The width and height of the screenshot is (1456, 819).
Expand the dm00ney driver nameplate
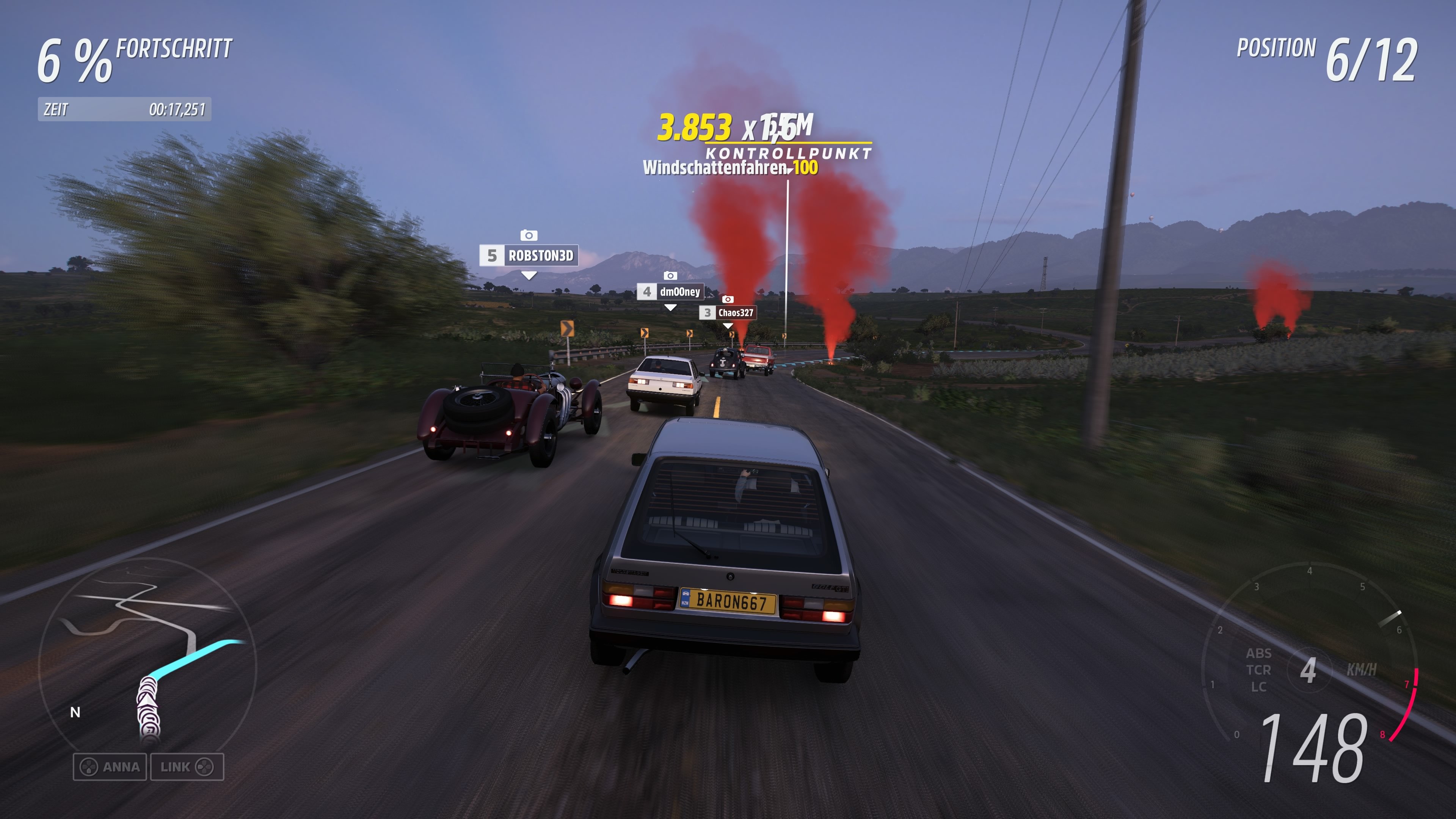tap(671, 292)
